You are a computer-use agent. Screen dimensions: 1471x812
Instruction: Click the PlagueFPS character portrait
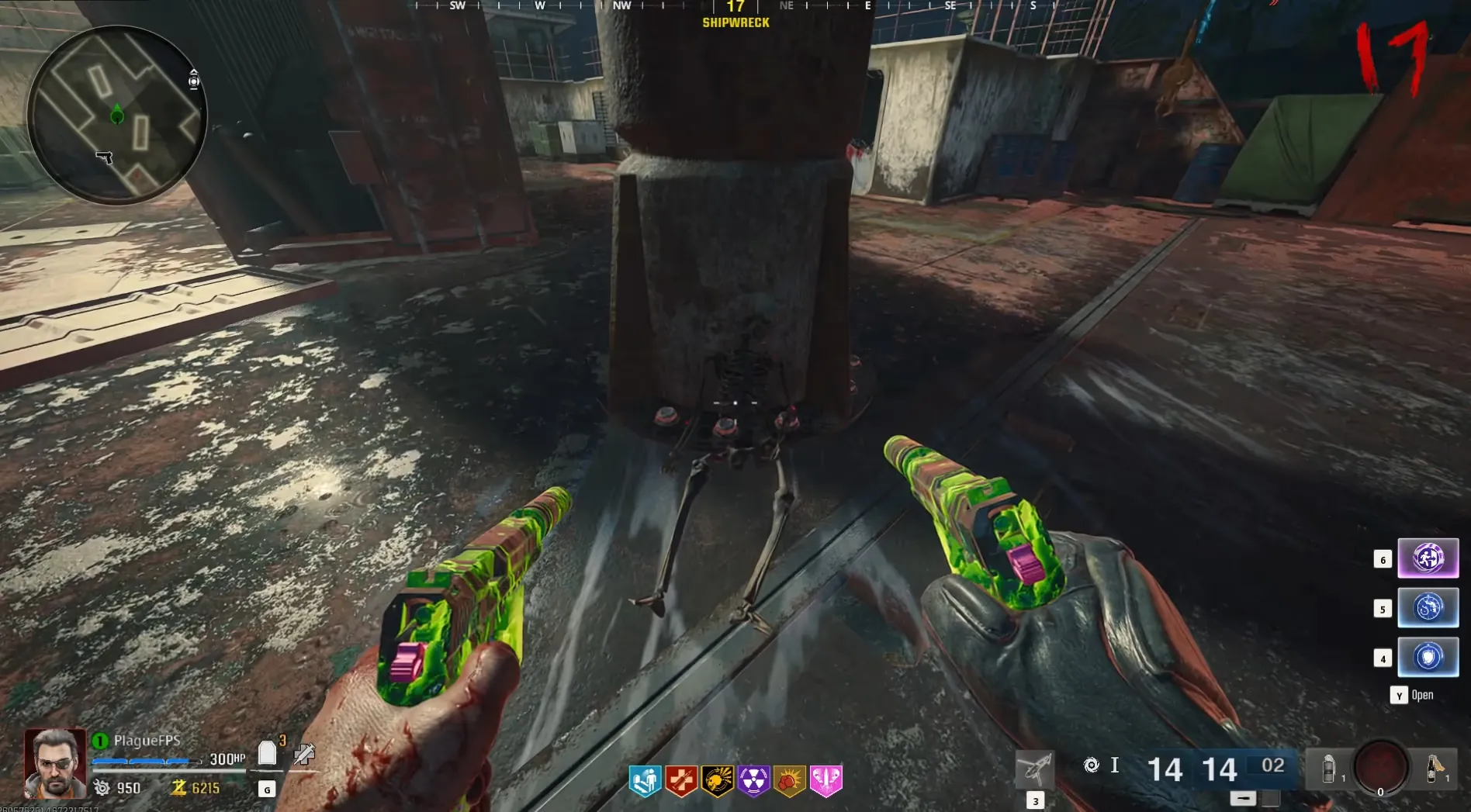pos(54,763)
